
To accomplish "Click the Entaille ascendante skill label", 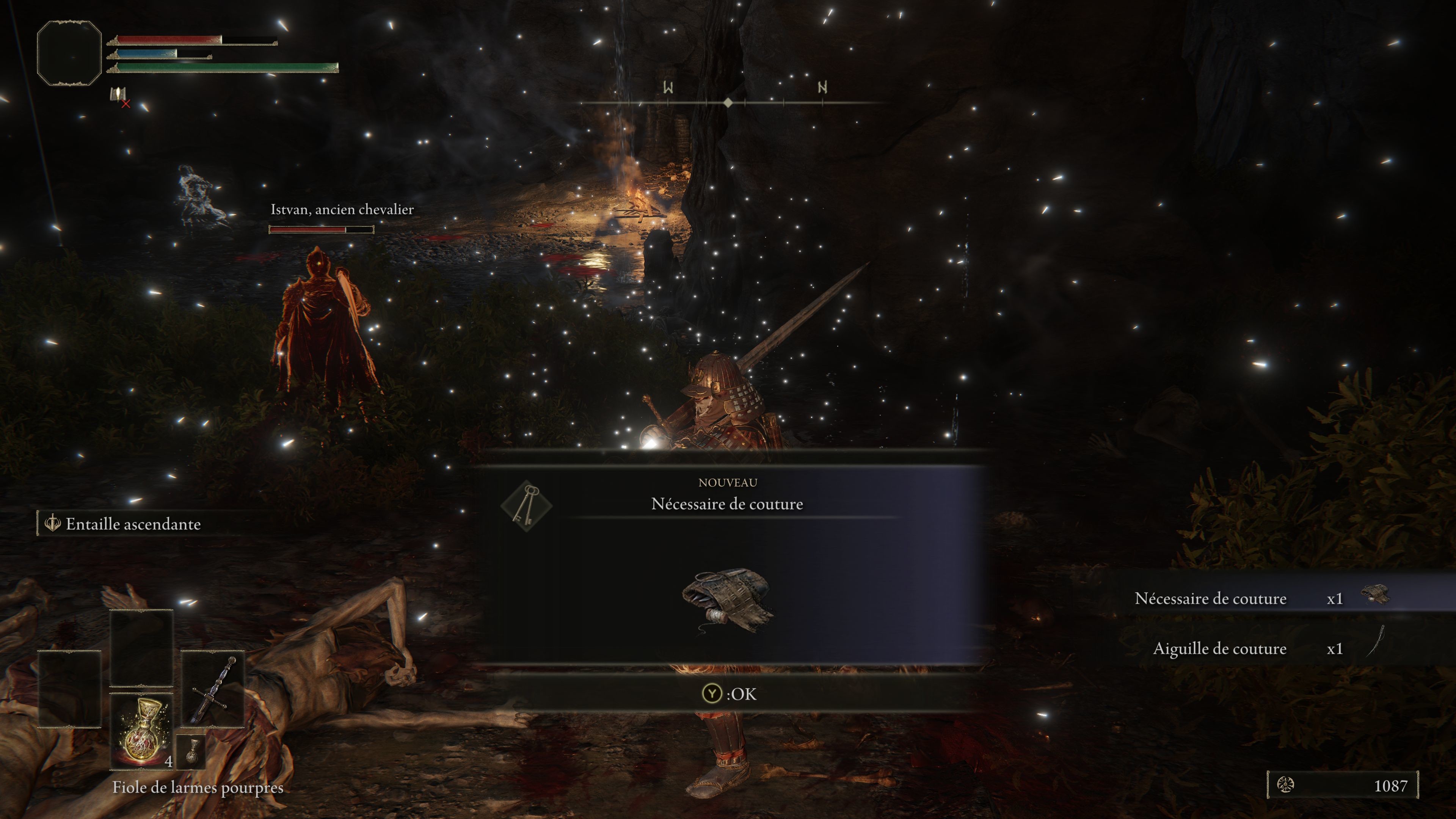I will pos(132,524).
